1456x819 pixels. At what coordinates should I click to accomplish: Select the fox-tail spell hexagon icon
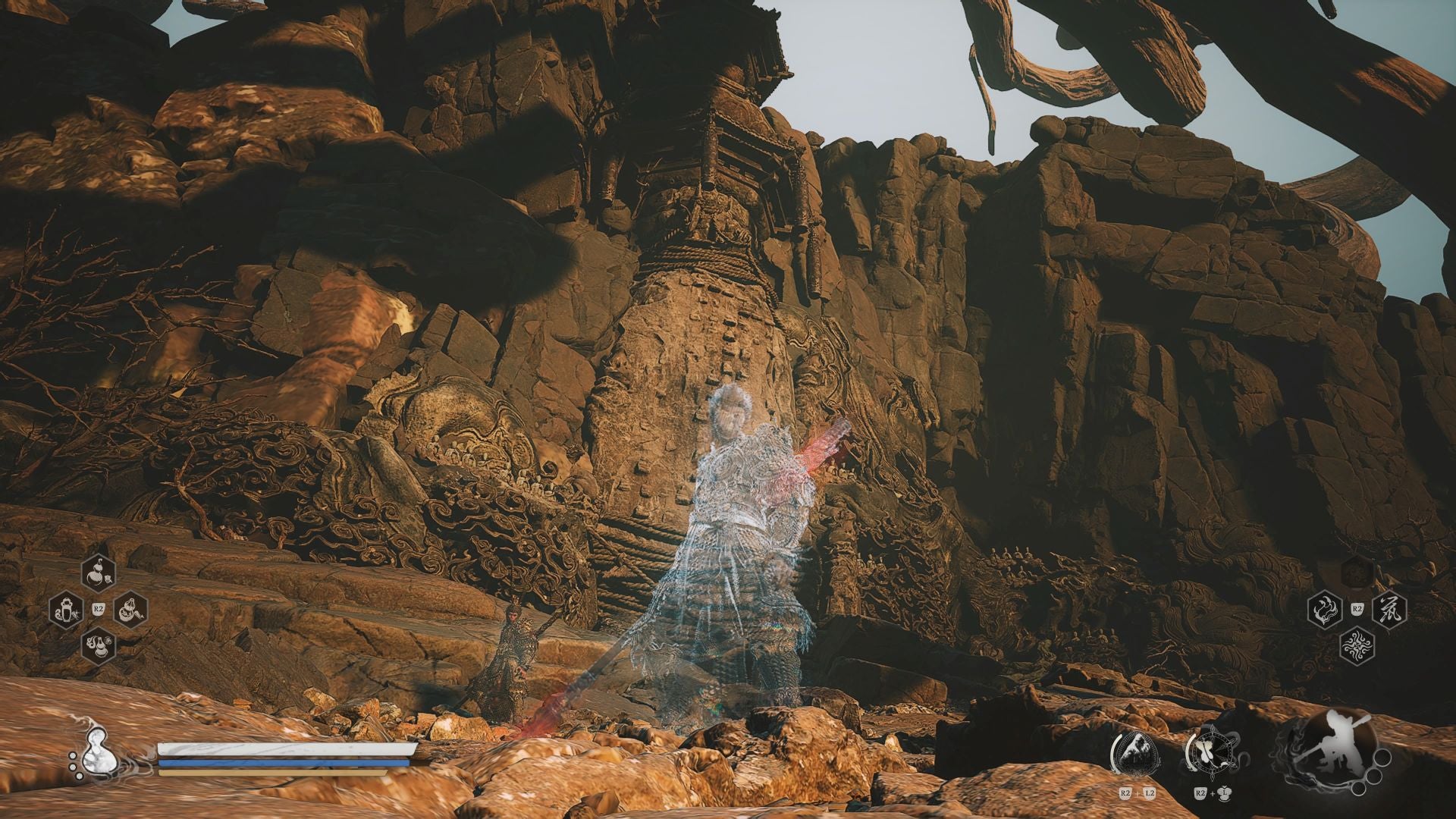point(1325,608)
